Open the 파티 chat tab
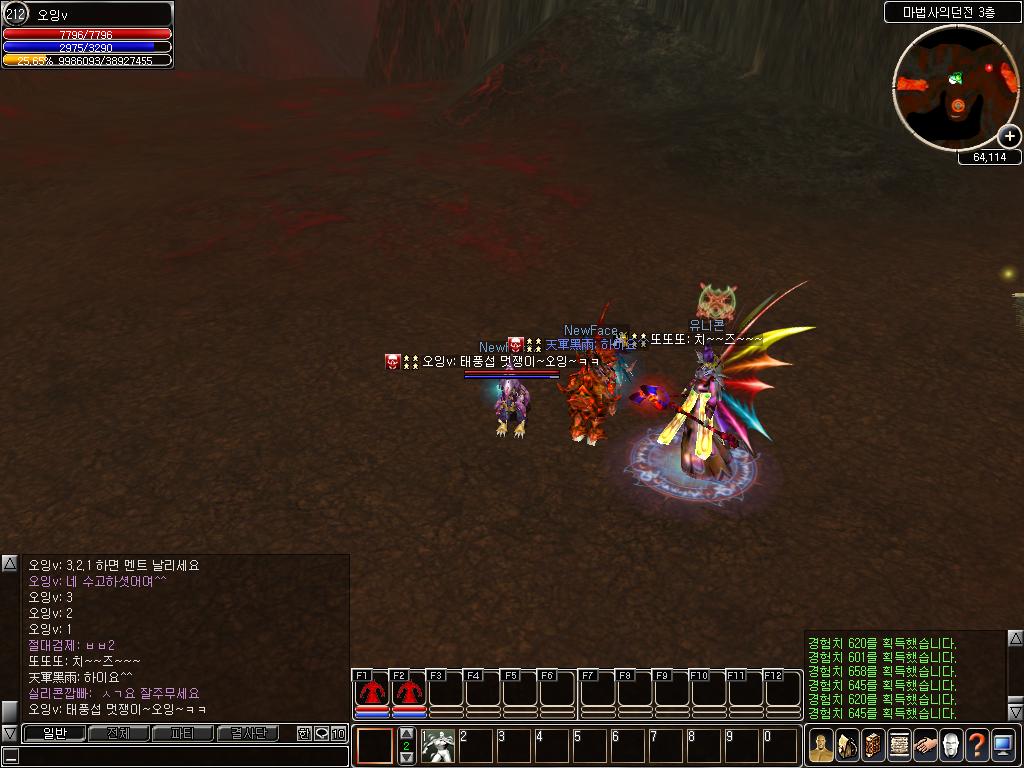This screenshot has height=768, width=1024. point(182,733)
